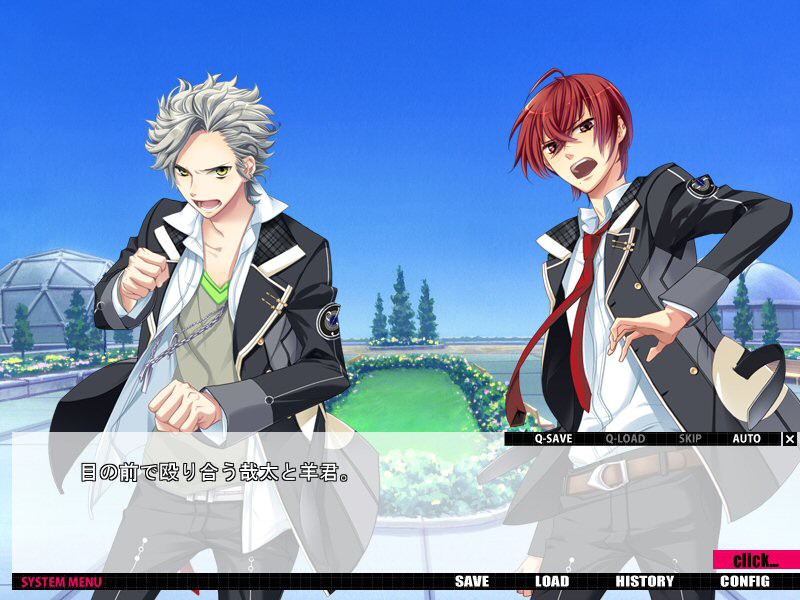The image size is (800, 600).
Task: Toggle AUTO text advance mode
Action: [746, 438]
